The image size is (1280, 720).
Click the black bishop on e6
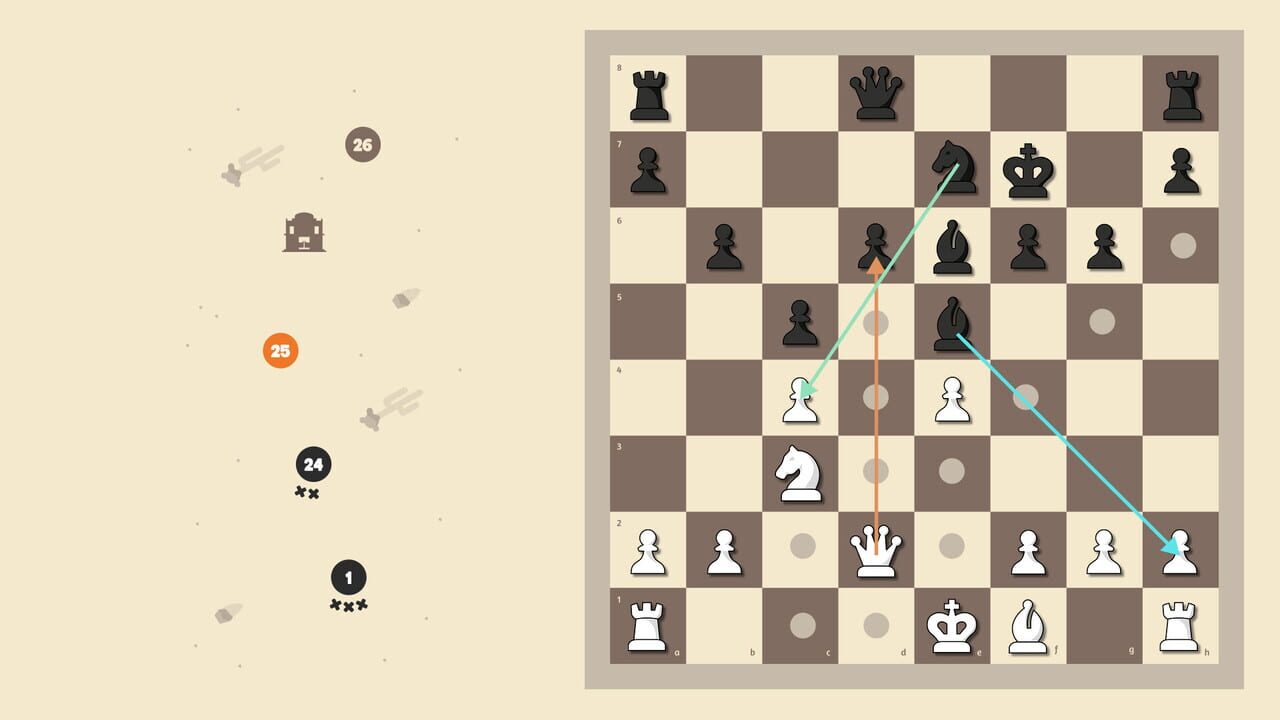pos(952,242)
